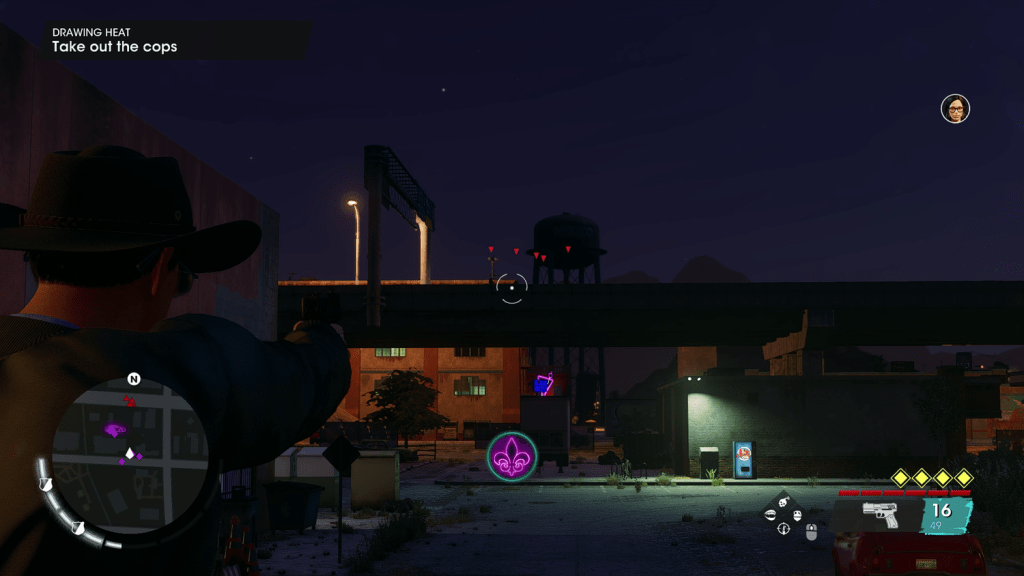Activate the open mouth skill icon

tap(770, 514)
